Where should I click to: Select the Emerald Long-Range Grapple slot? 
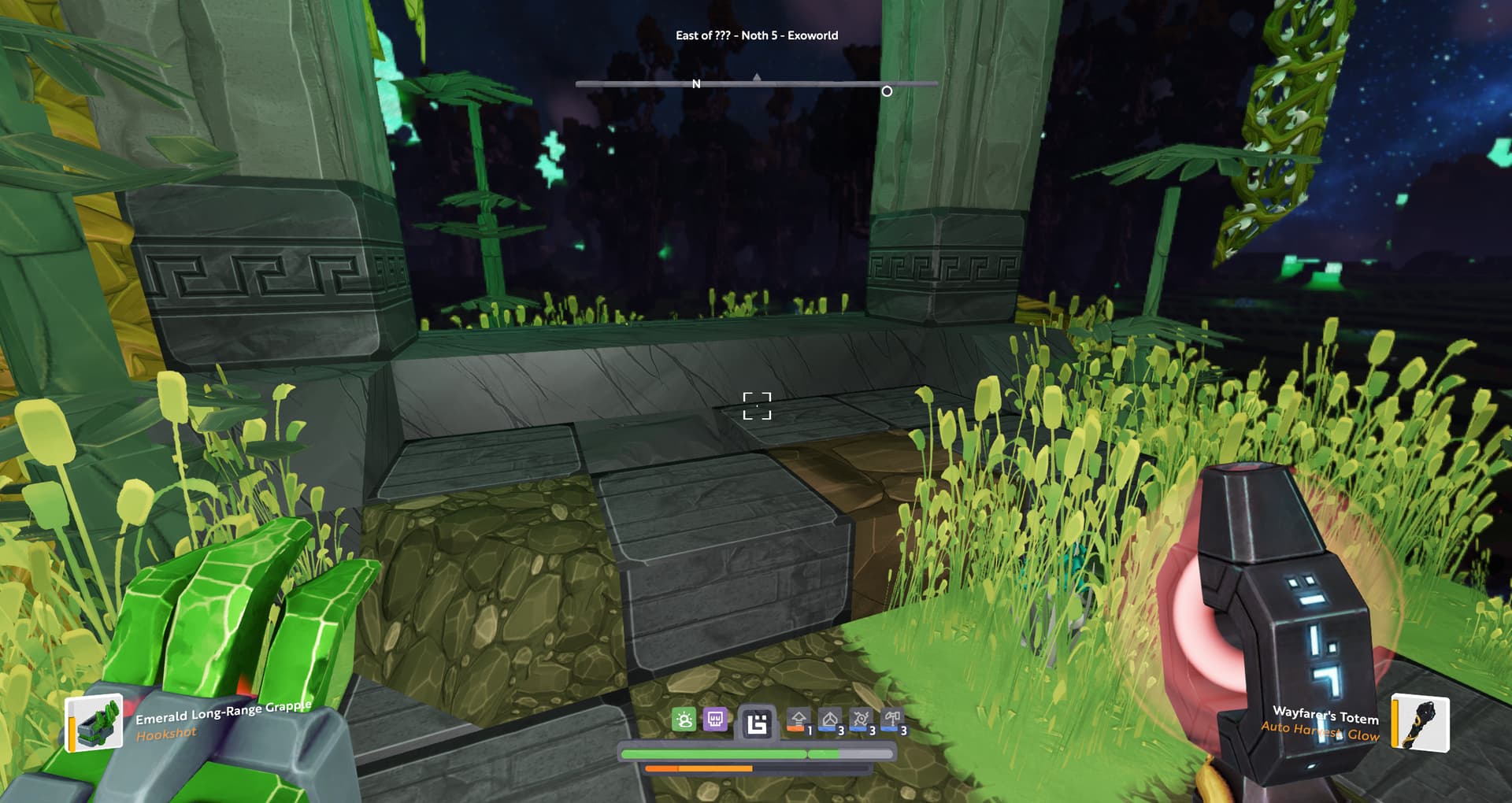pos(94,722)
